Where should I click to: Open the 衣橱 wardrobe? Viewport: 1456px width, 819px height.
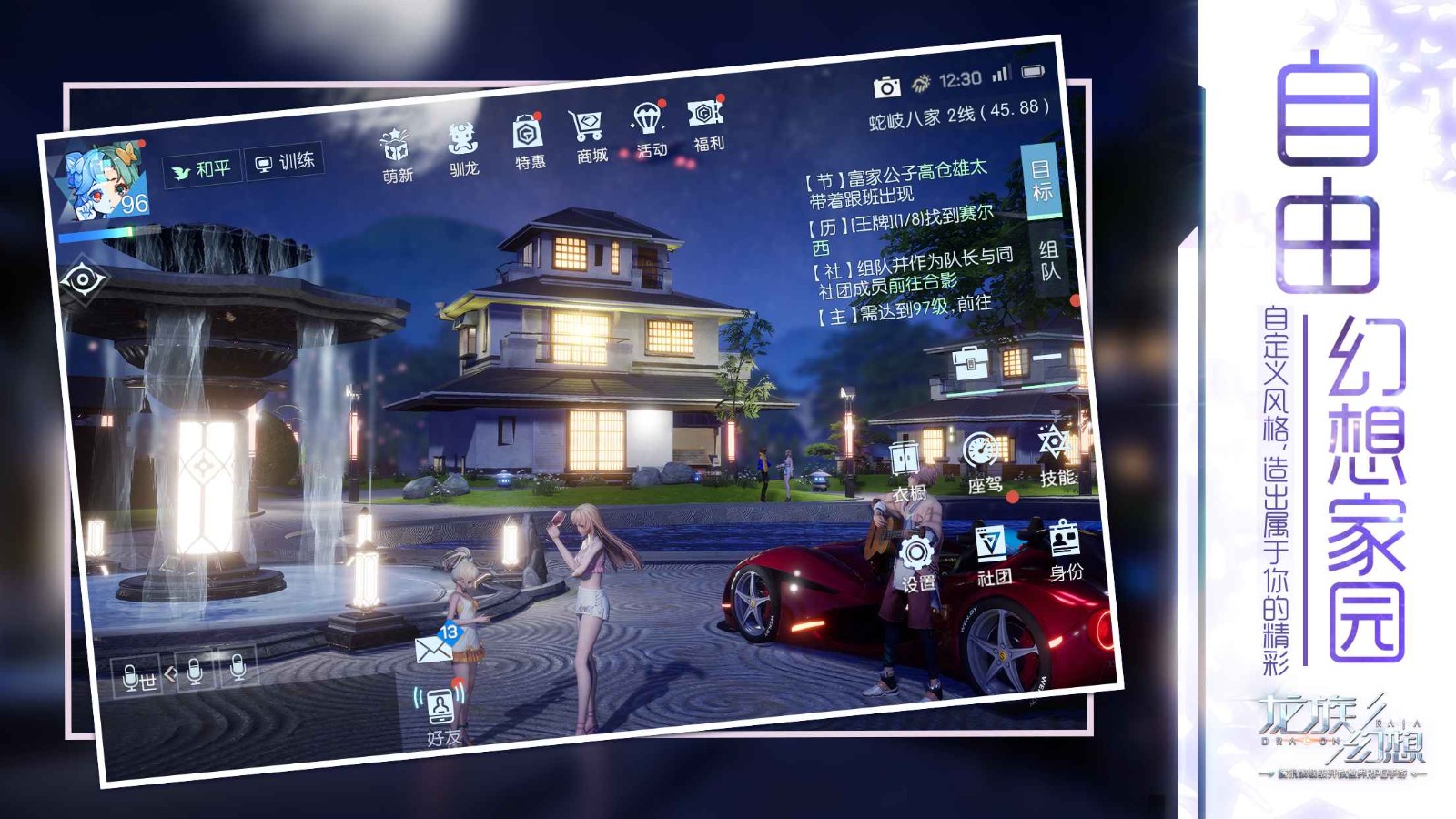point(905,469)
